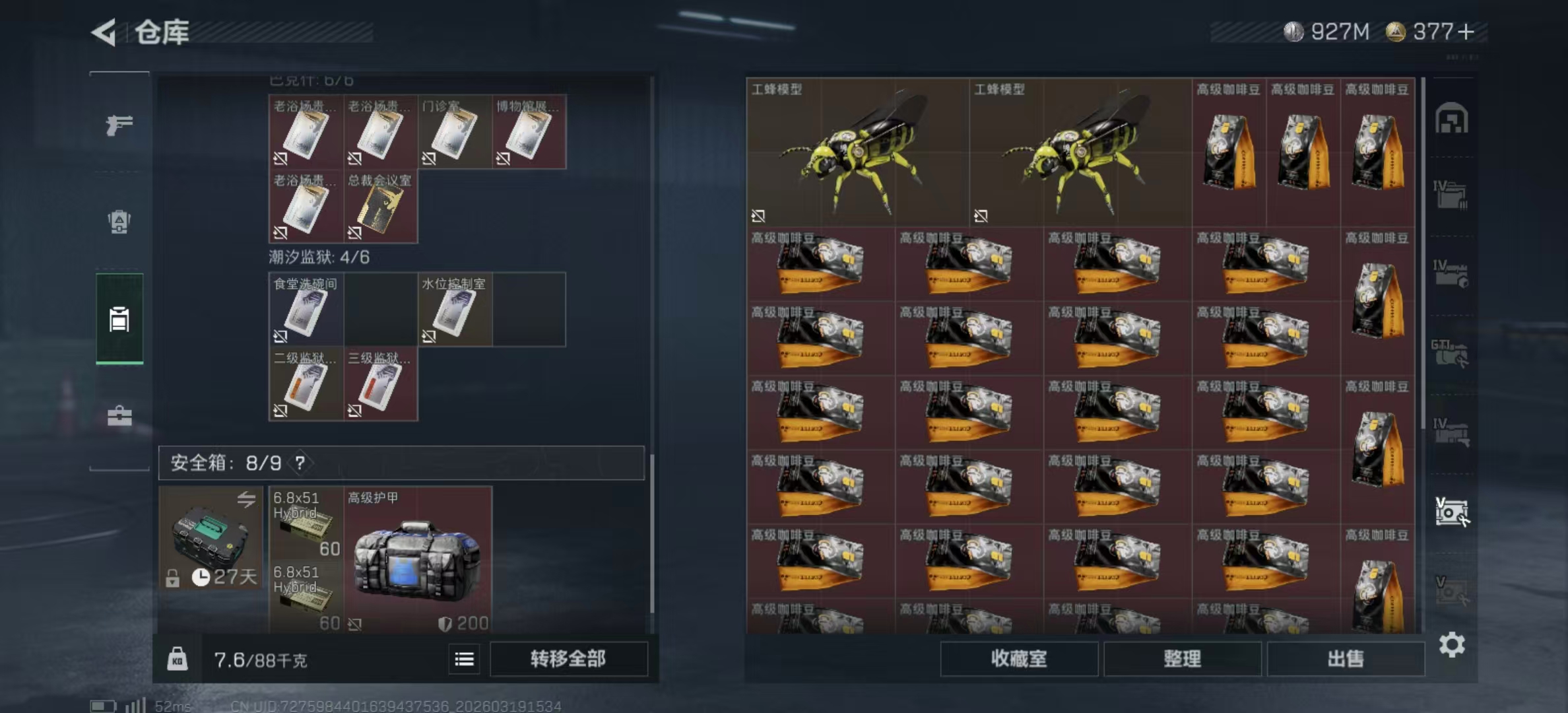The image size is (1568, 713).
Task: Open the 安全箱 question mark tooltip
Action: tap(301, 463)
